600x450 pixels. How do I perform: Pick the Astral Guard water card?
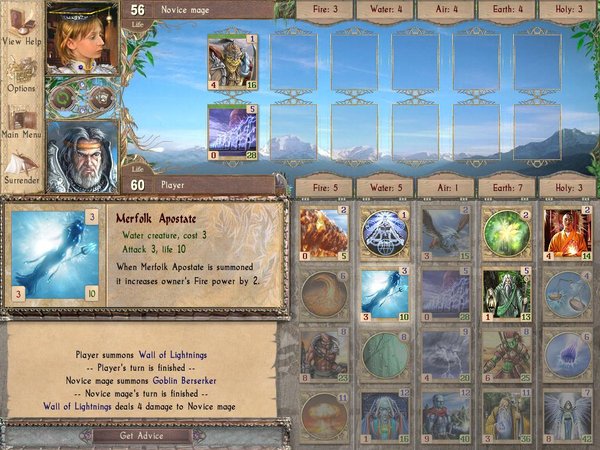tap(384, 415)
